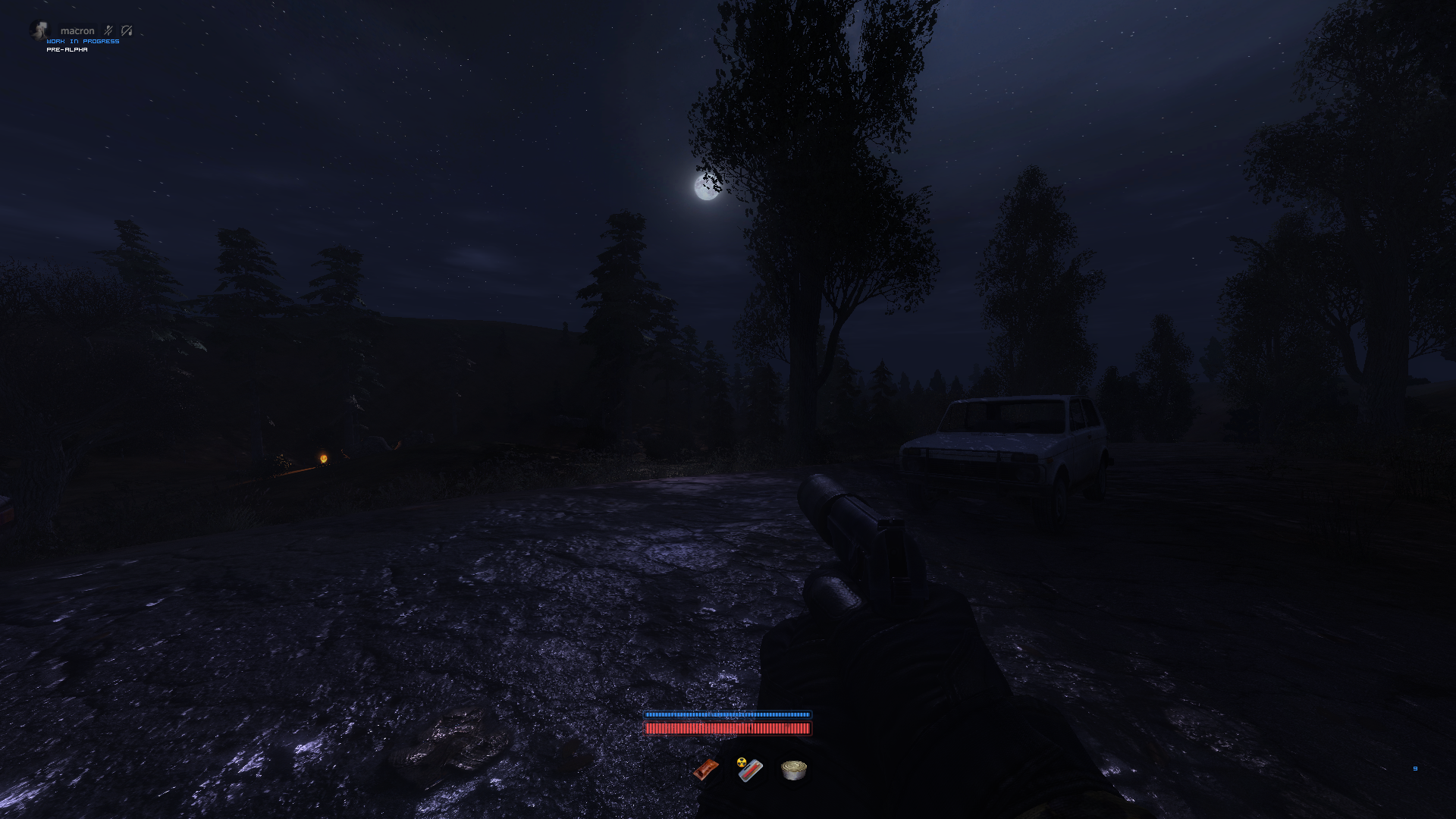Toggle the muted sound indicator
Viewport: 1456px width, 819px height.
(x=127, y=31)
